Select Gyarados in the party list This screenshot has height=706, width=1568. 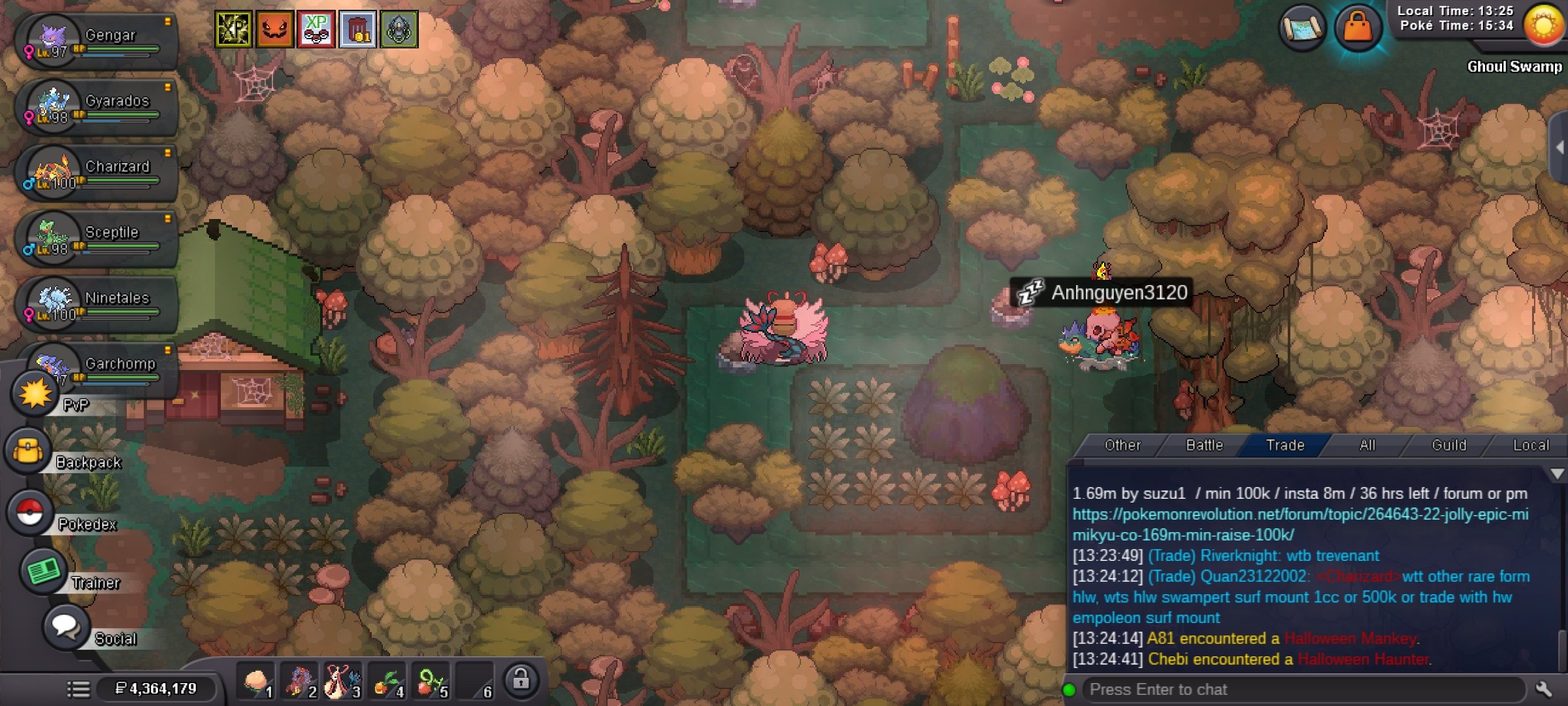tap(97, 107)
